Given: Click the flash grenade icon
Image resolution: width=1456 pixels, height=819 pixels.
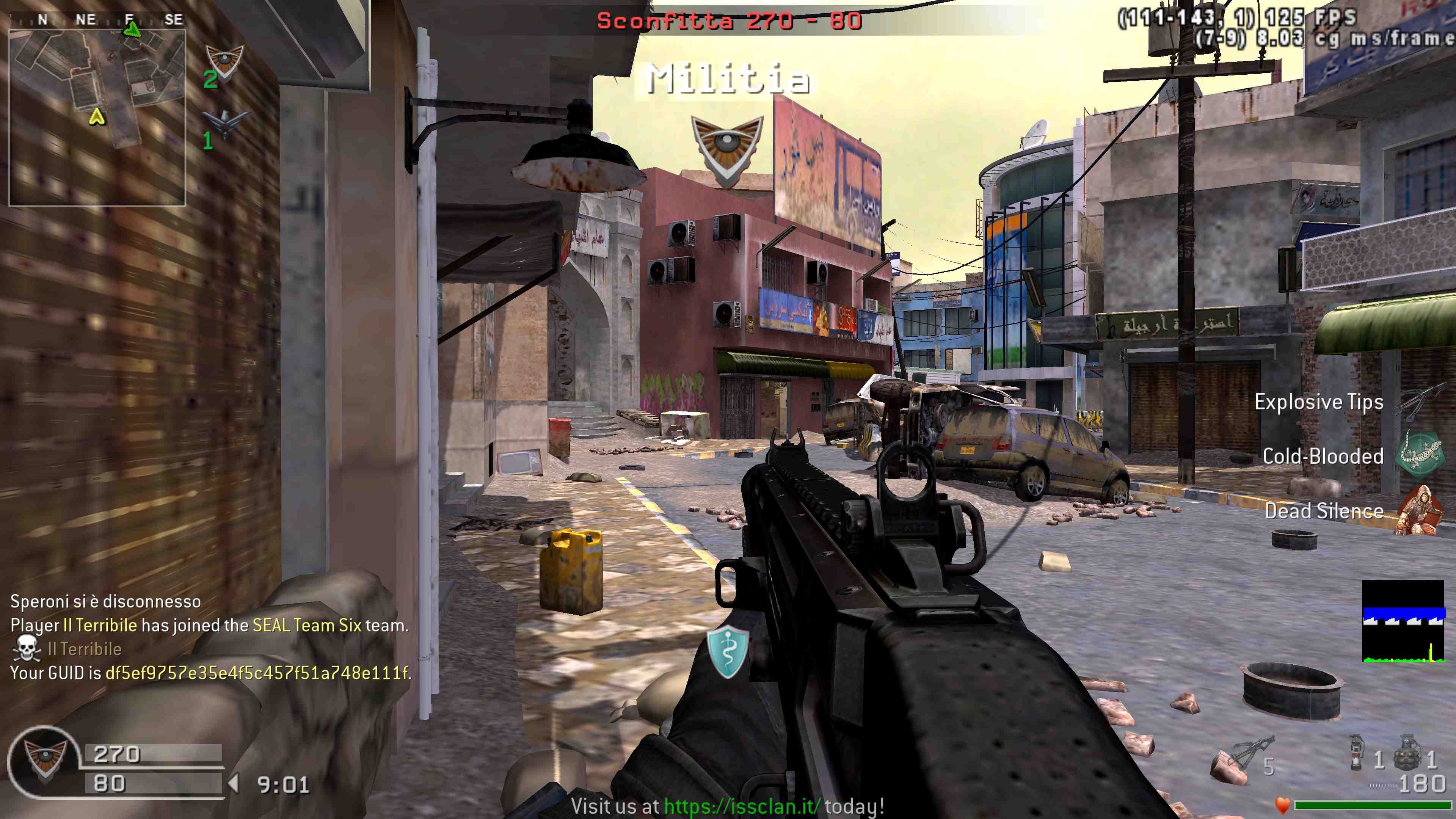Looking at the screenshot, I should click(x=1356, y=752).
